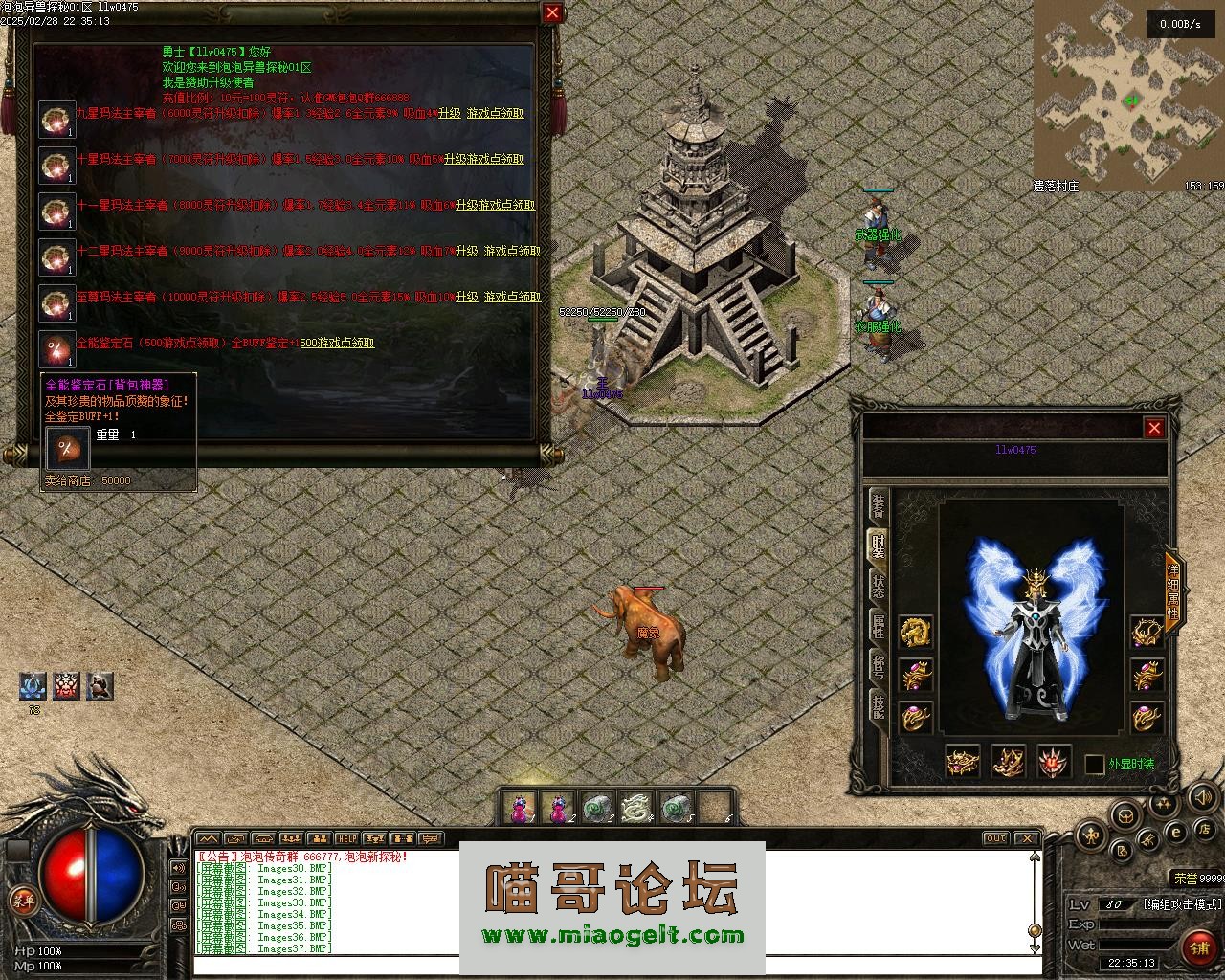This screenshot has width=1225, height=980.
Task: Close the sponsor upgrade dialog window
Action: [x=552, y=12]
